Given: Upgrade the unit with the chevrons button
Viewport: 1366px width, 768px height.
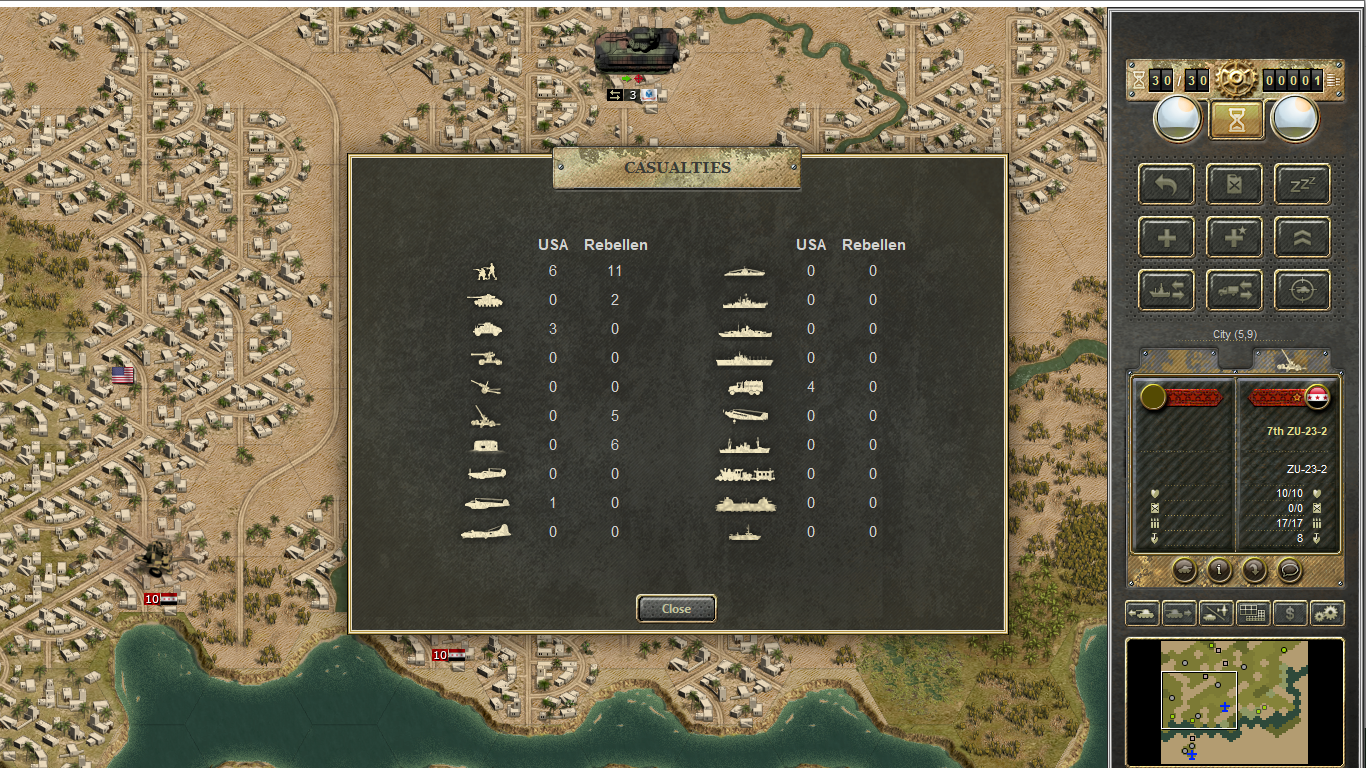Looking at the screenshot, I should click(1302, 238).
